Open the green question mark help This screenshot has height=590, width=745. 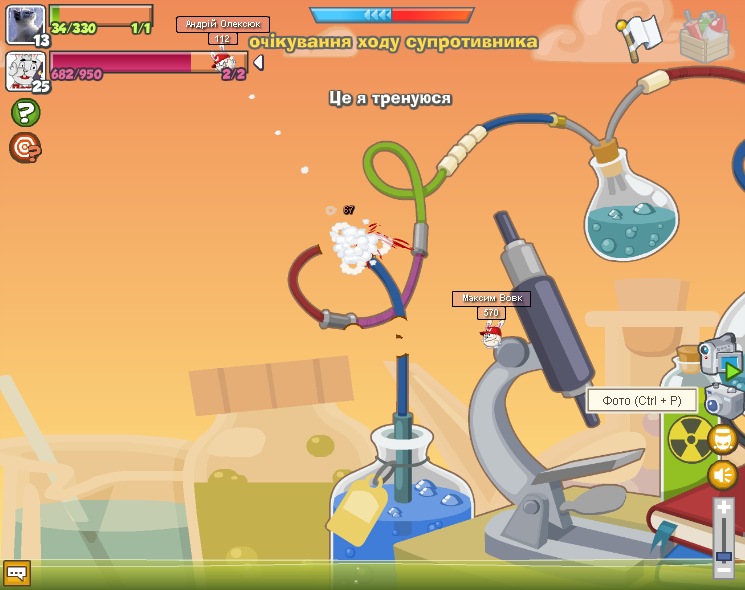25,112
